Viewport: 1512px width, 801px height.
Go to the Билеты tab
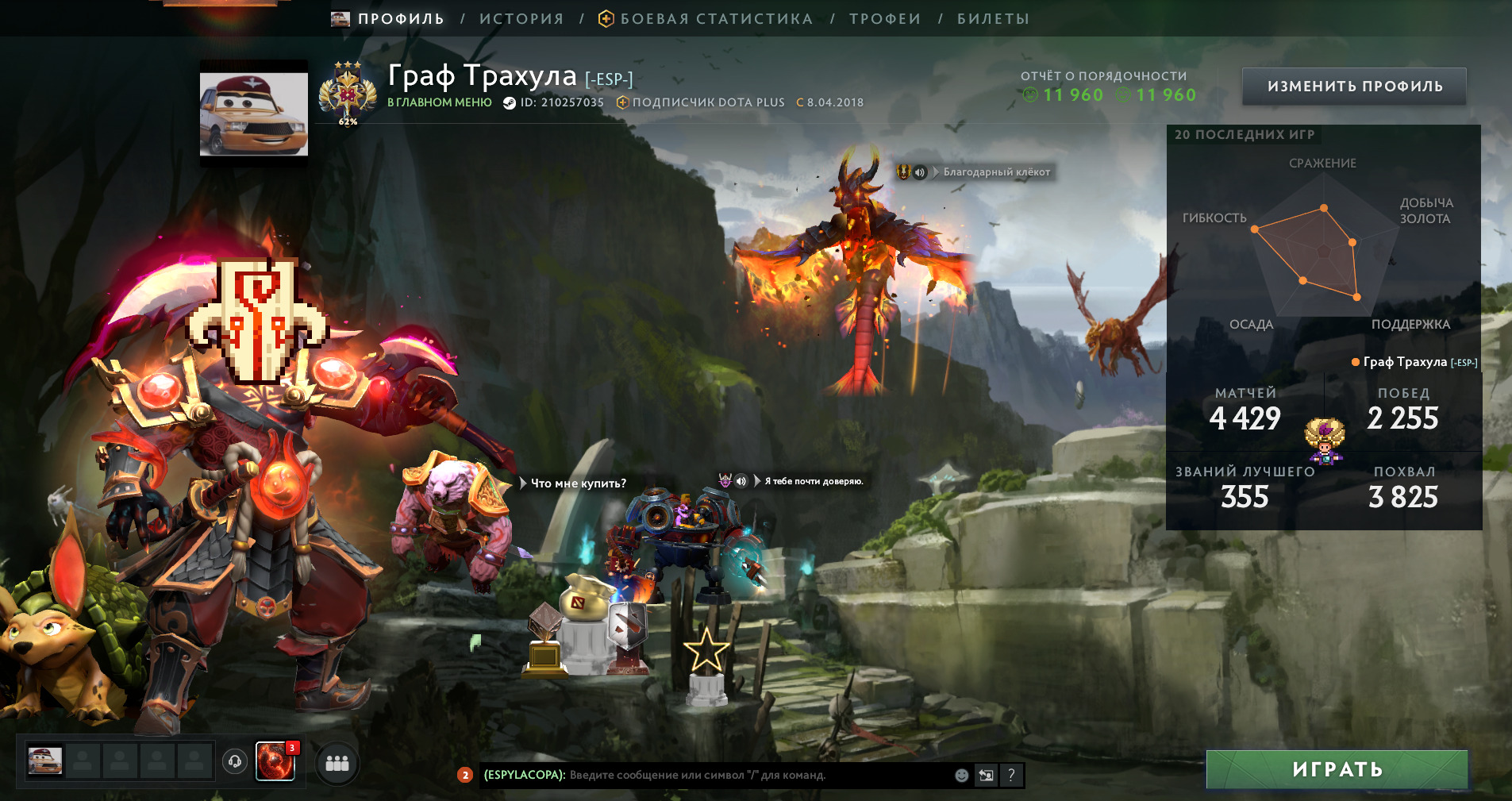[992, 19]
